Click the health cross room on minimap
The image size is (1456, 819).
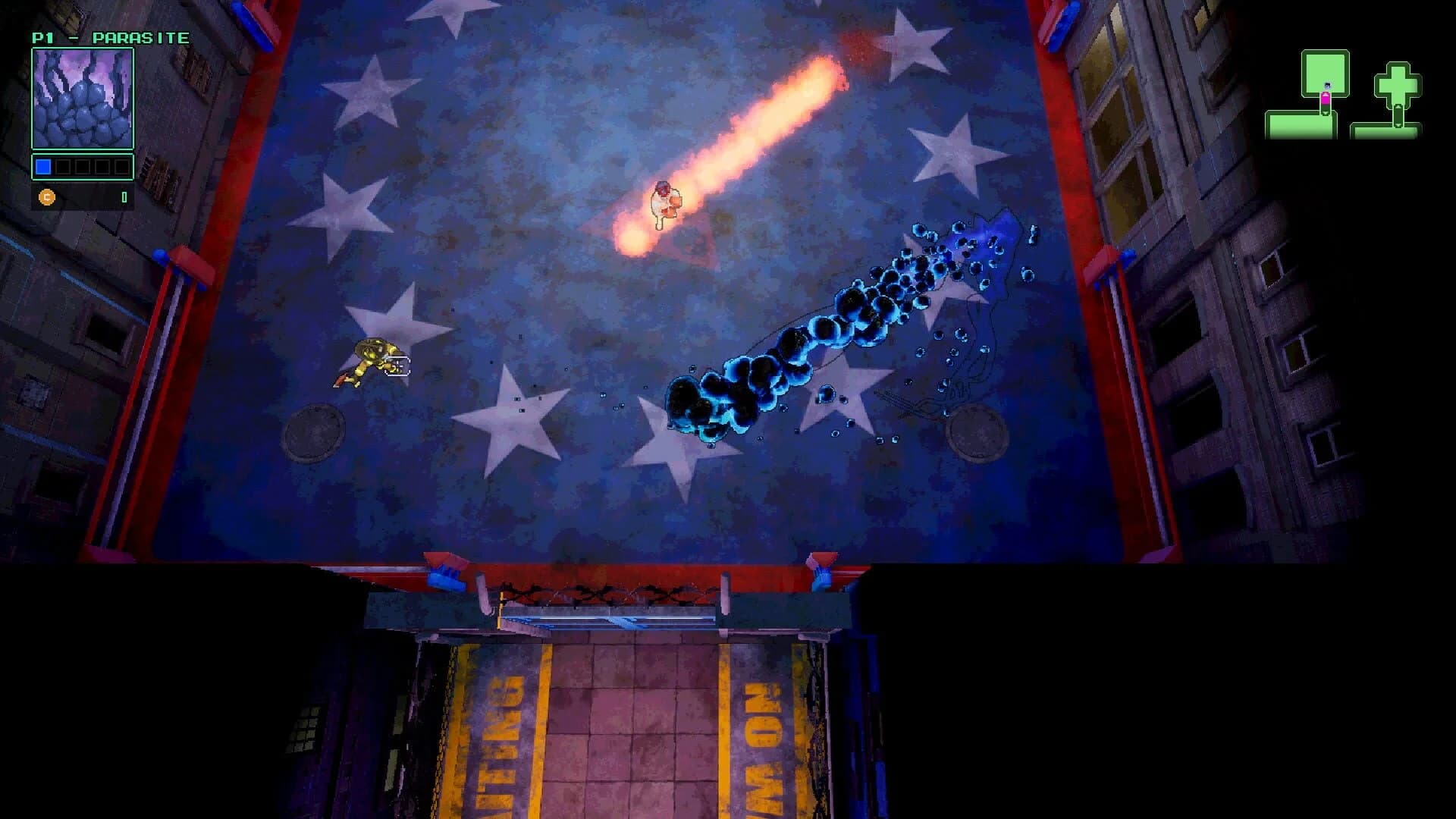point(1398,85)
